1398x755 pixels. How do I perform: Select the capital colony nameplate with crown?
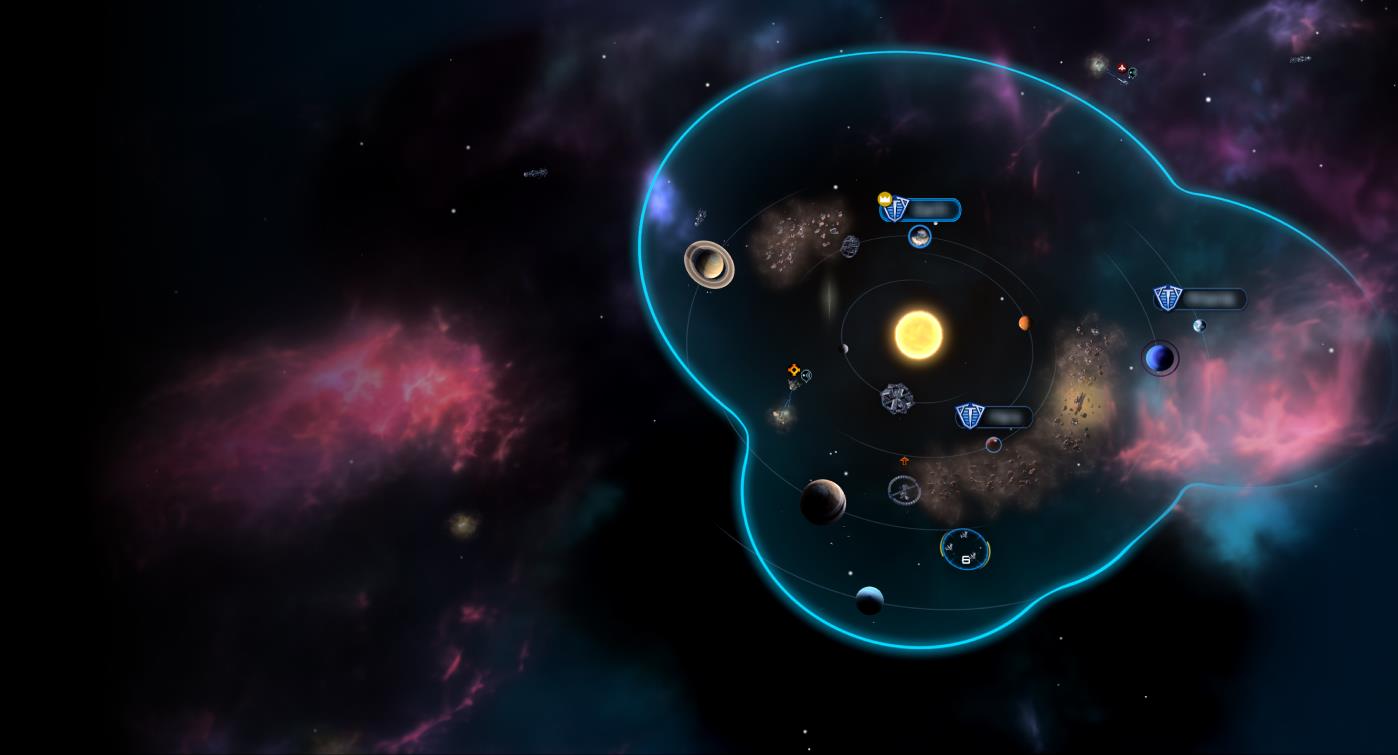tap(920, 210)
